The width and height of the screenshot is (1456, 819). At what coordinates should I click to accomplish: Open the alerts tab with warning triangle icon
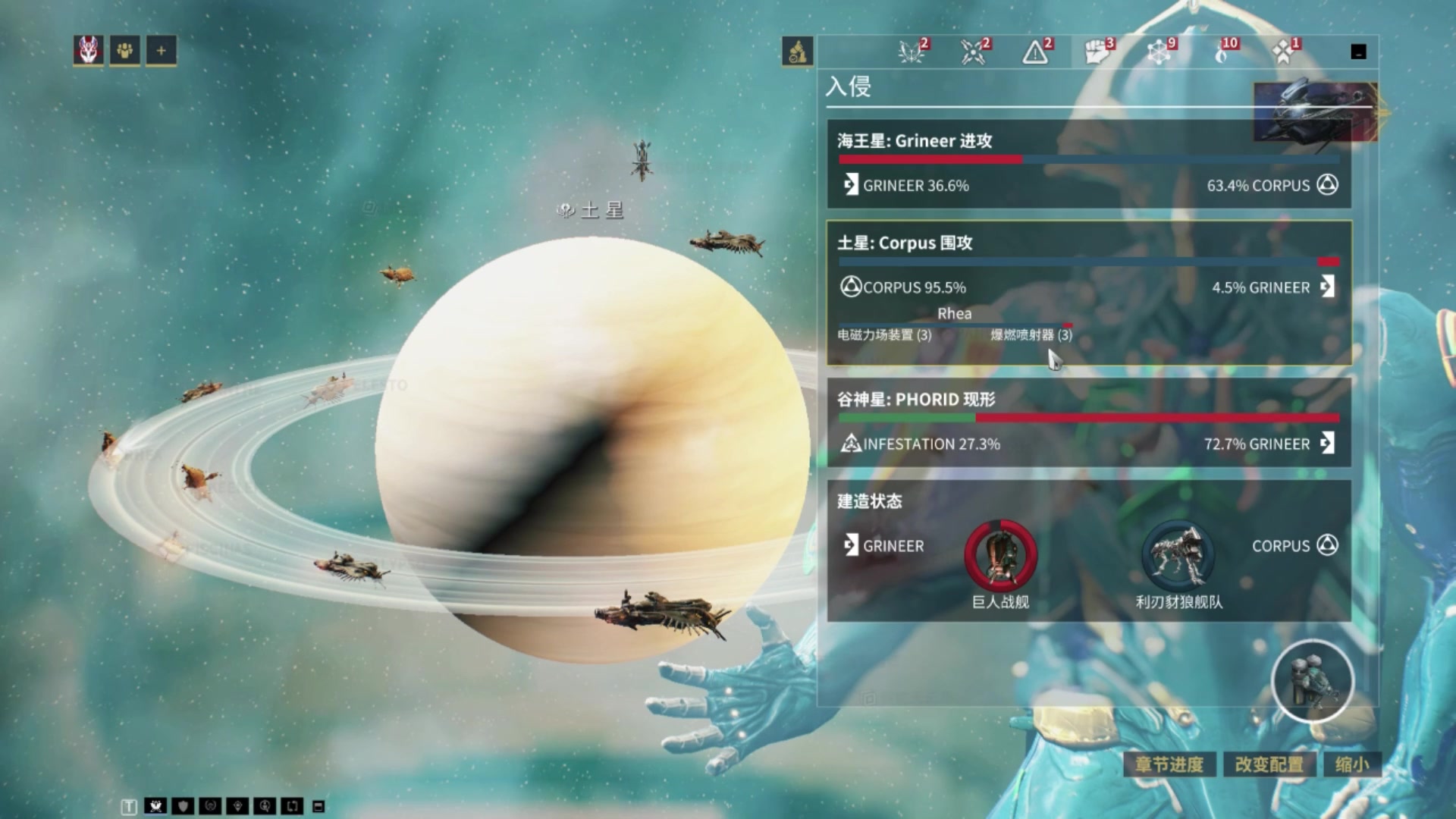(1034, 52)
